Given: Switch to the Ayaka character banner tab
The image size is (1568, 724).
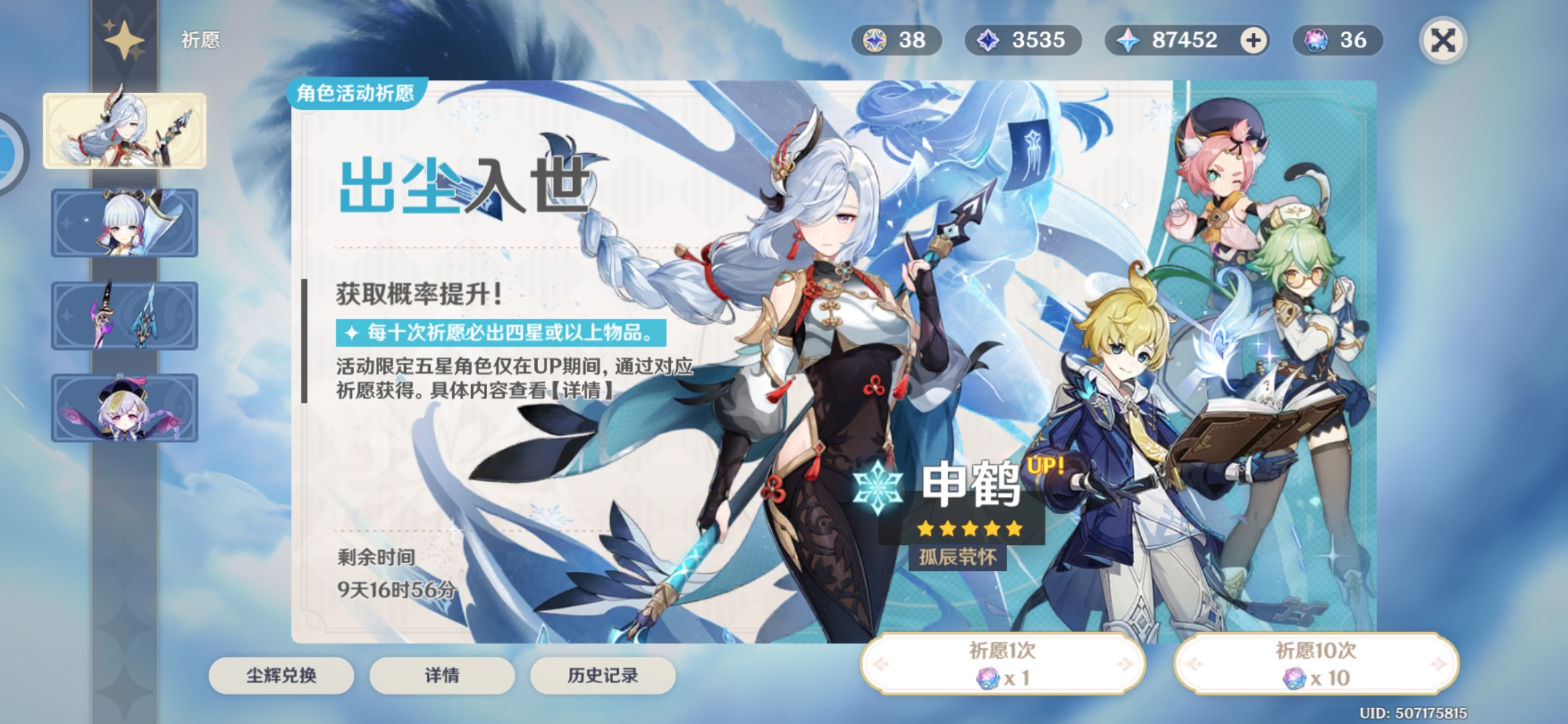Looking at the screenshot, I should pyautogui.click(x=125, y=223).
